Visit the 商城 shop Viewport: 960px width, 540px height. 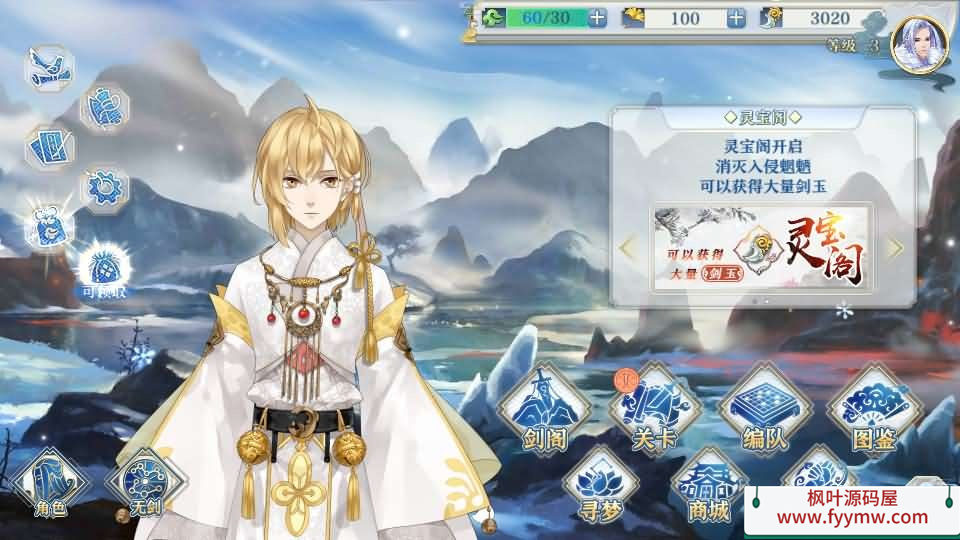(x=708, y=485)
